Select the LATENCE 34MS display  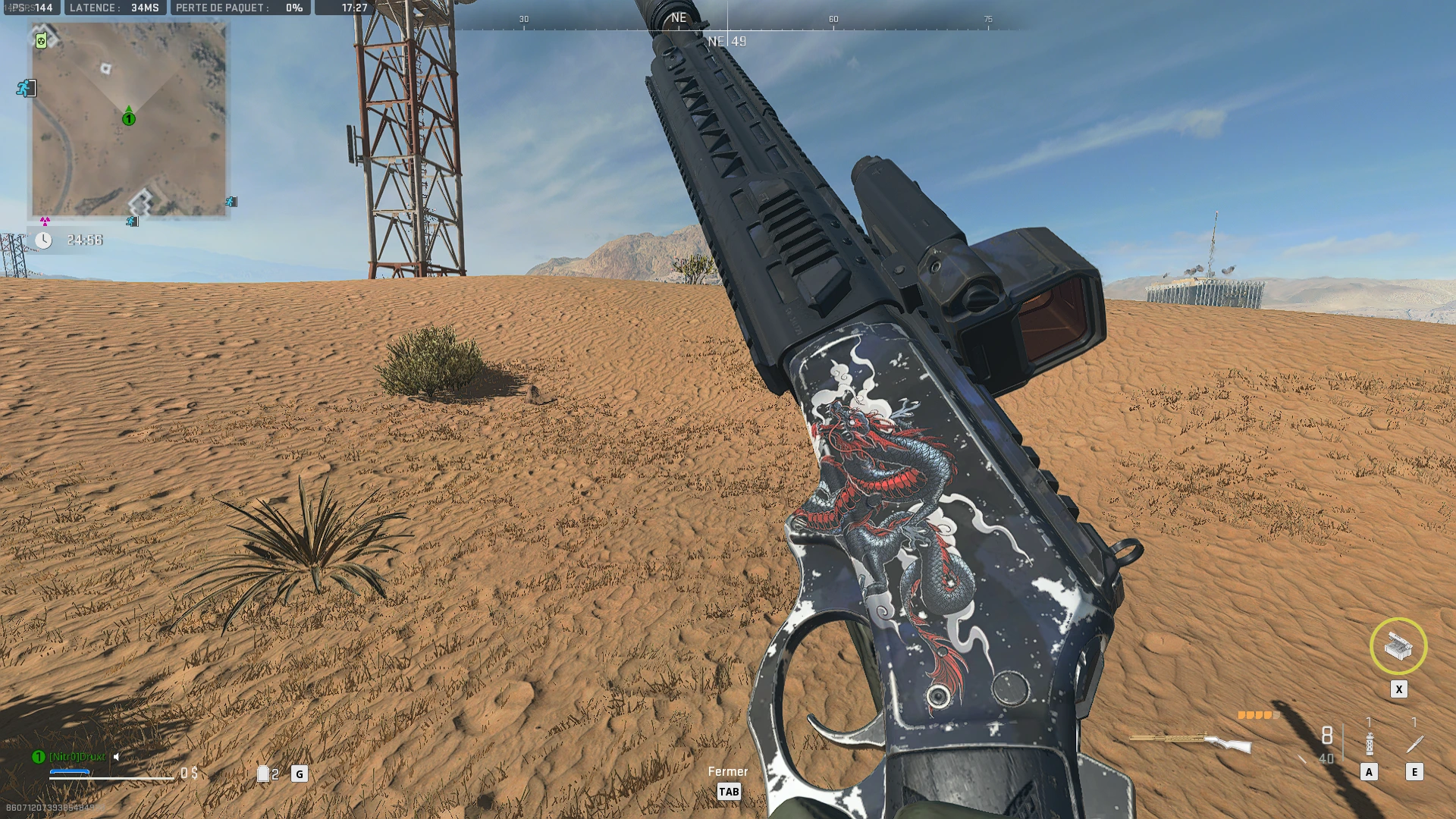115,9
